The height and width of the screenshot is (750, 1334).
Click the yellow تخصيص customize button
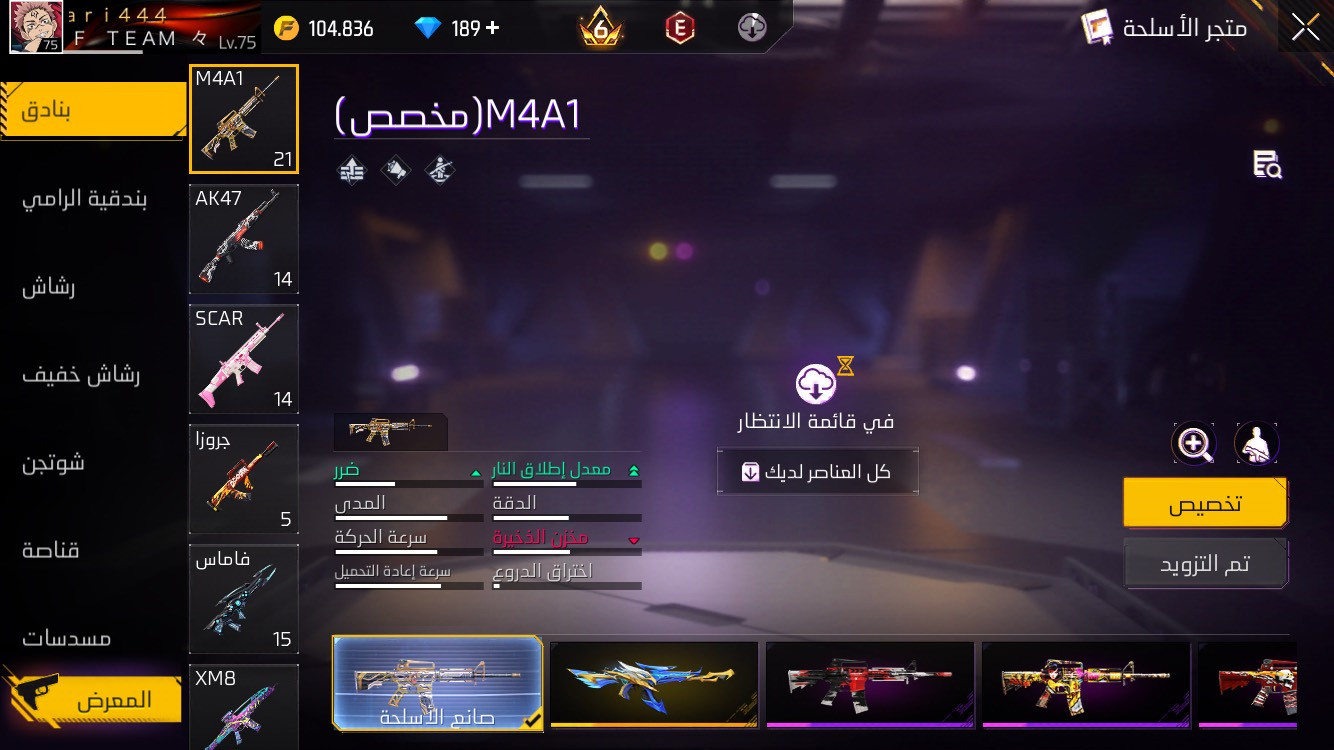1205,503
